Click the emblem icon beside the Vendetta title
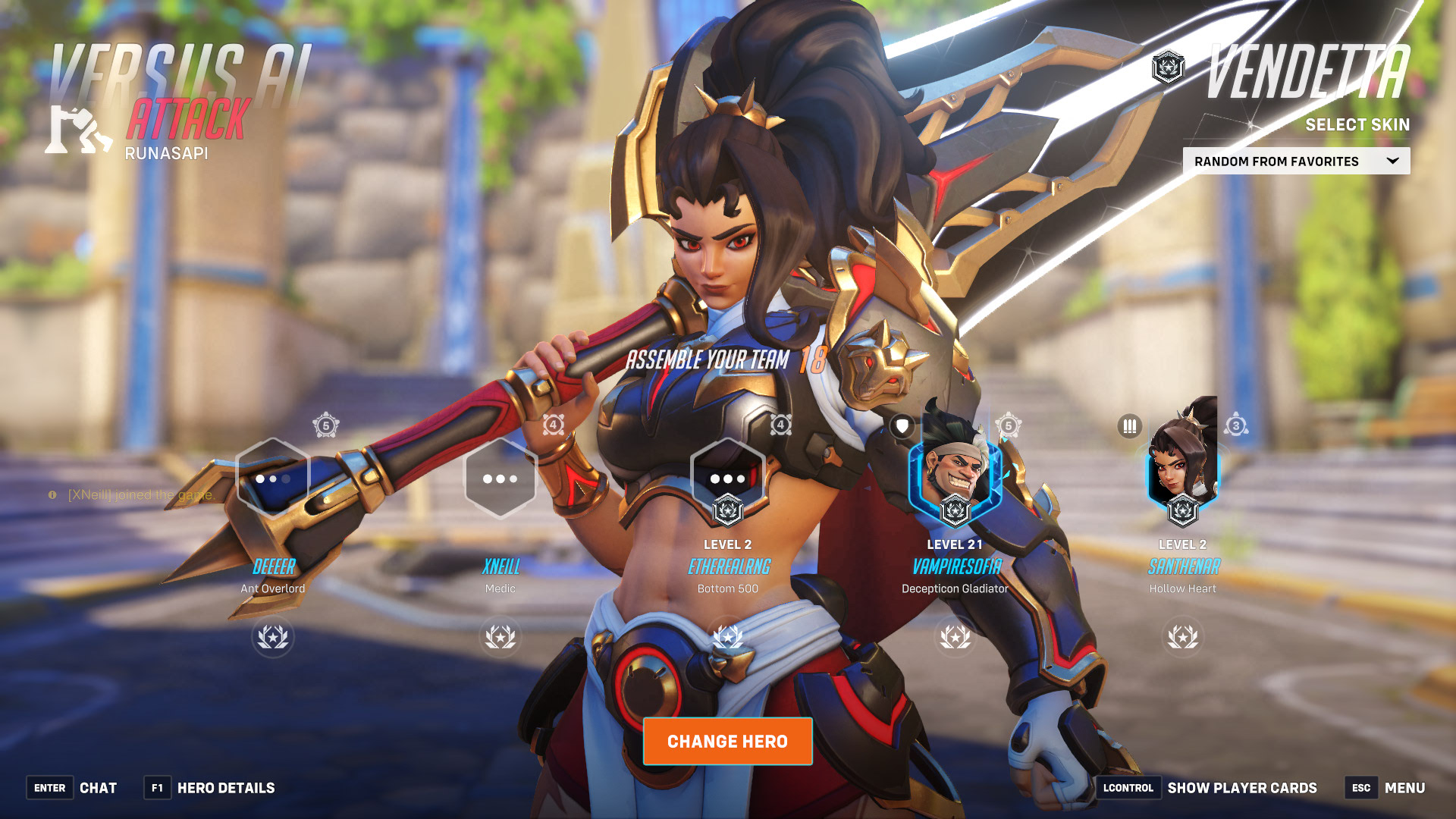This screenshot has width=1456, height=819. pyautogui.click(x=1168, y=67)
